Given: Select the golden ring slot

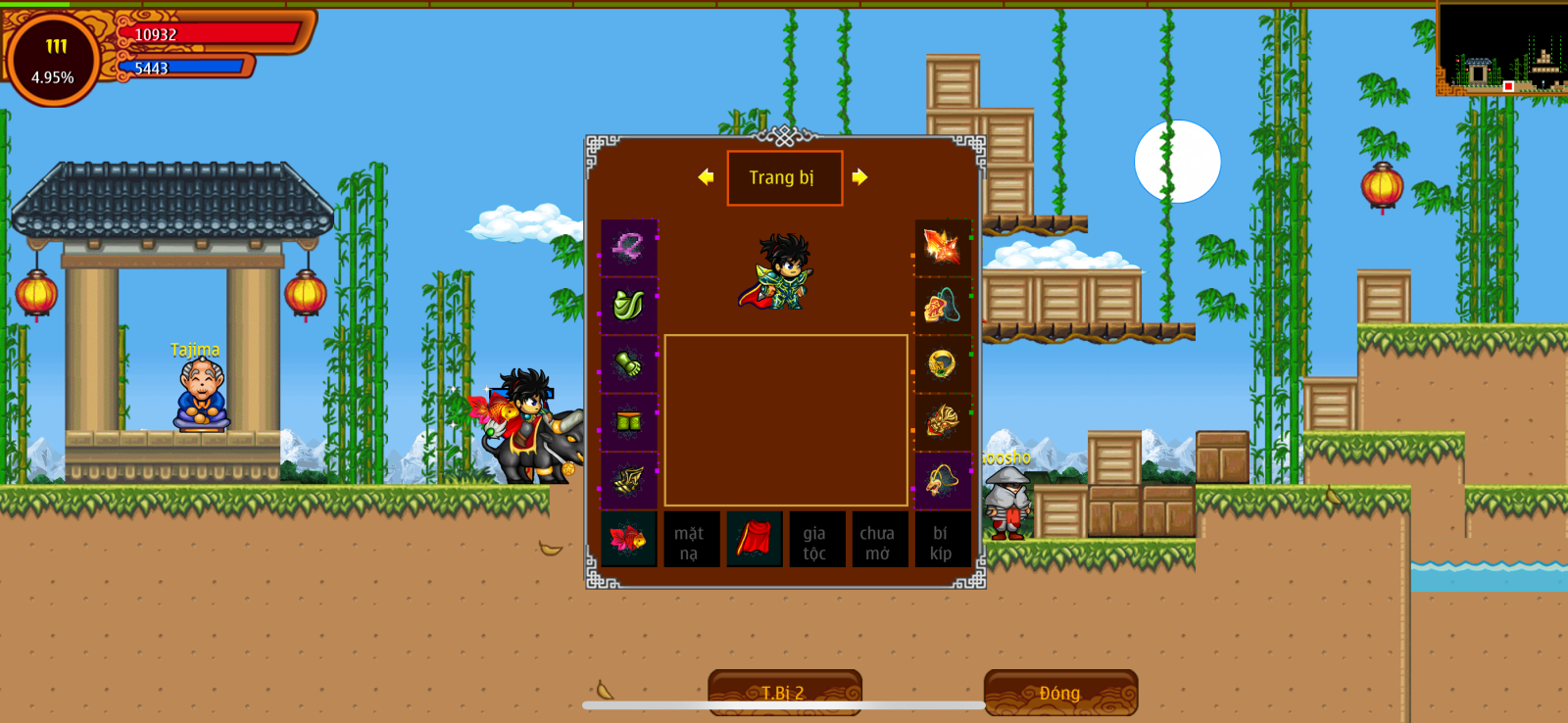Looking at the screenshot, I should [x=942, y=364].
